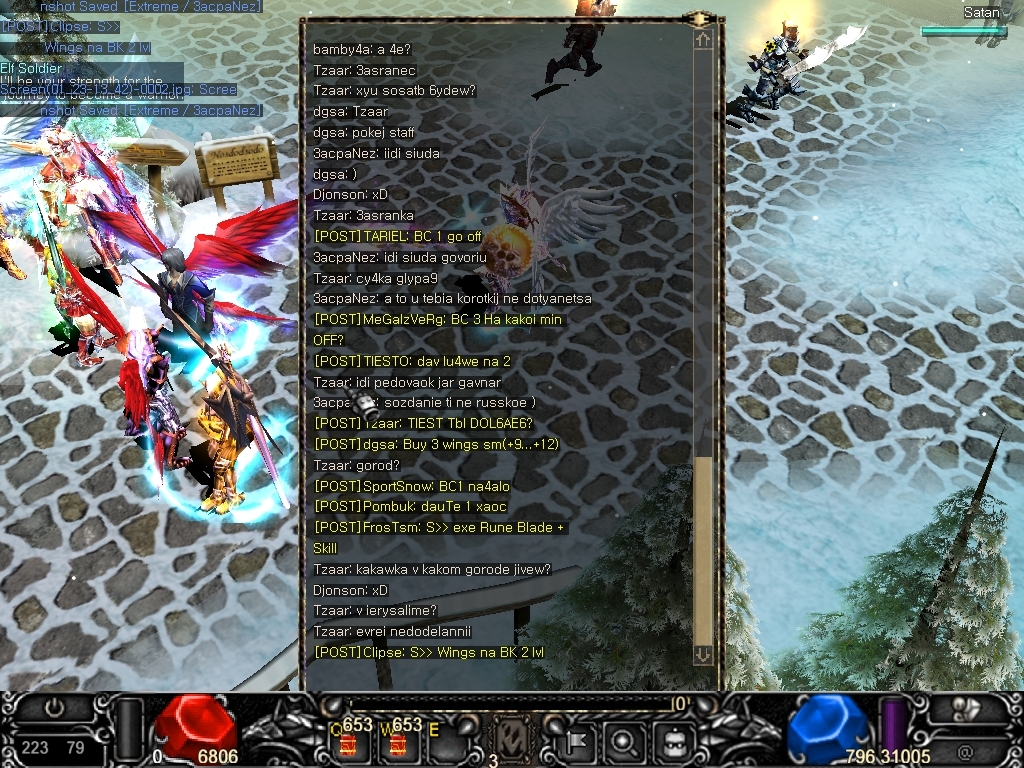Use the potion in the W slot
Viewport: 1024px width, 768px height.
[397, 745]
